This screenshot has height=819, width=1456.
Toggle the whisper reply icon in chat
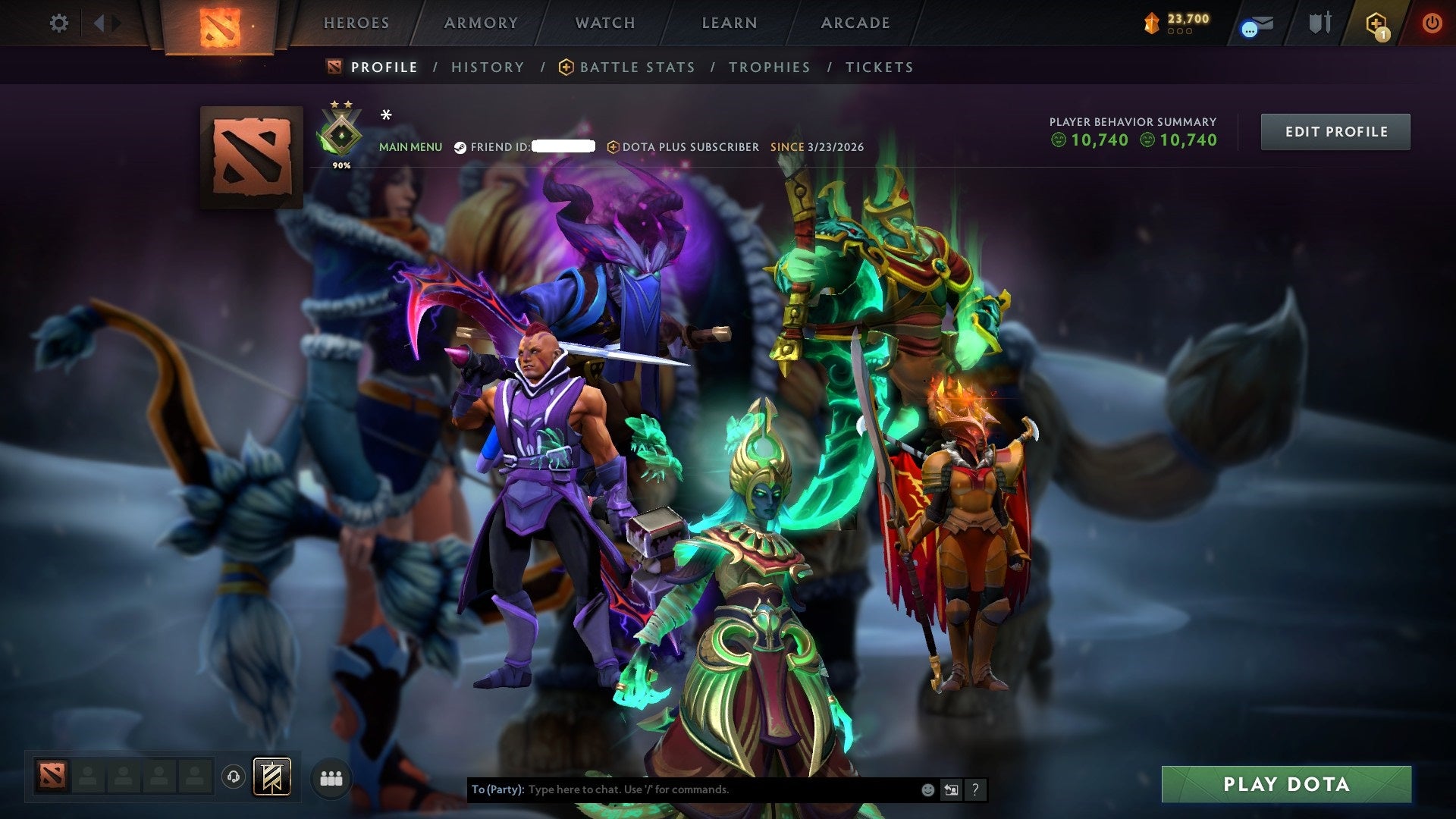951,789
